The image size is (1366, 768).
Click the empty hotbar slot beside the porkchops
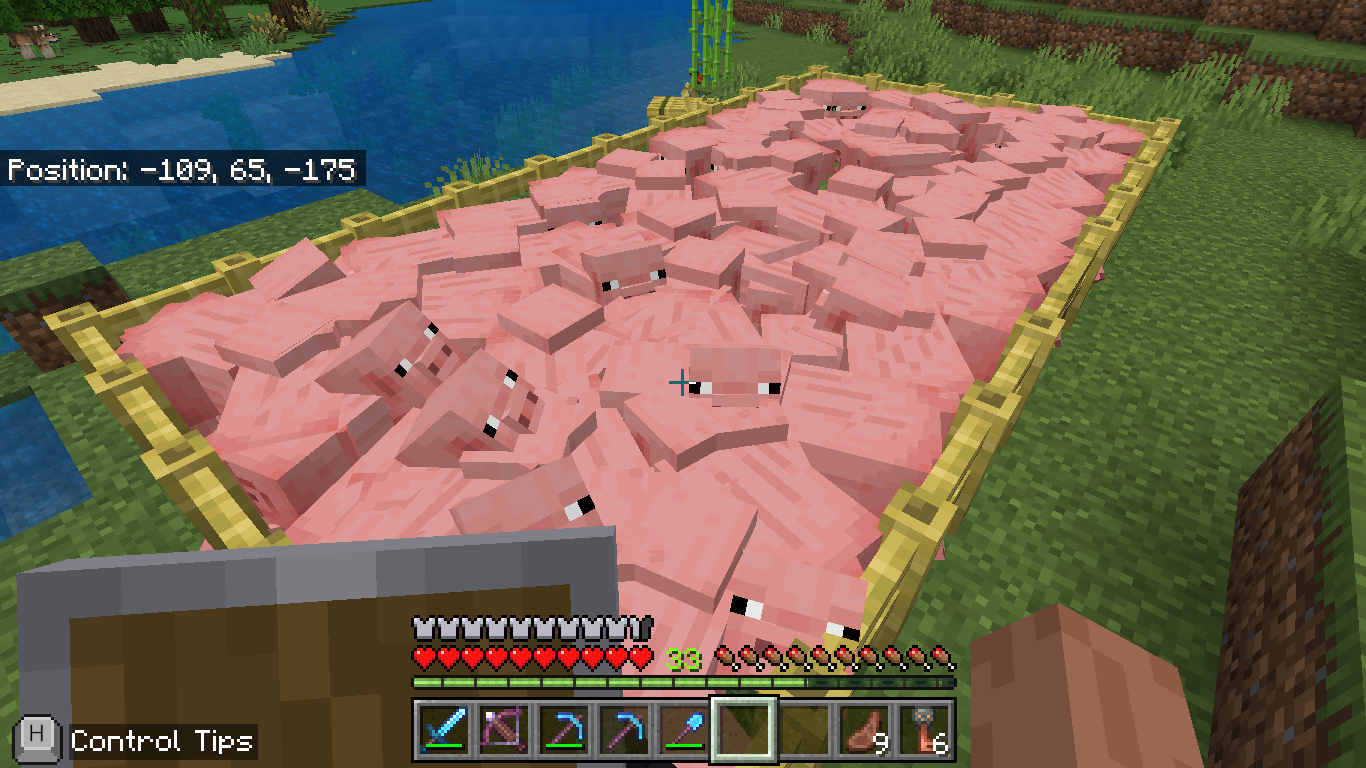point(804,730)
